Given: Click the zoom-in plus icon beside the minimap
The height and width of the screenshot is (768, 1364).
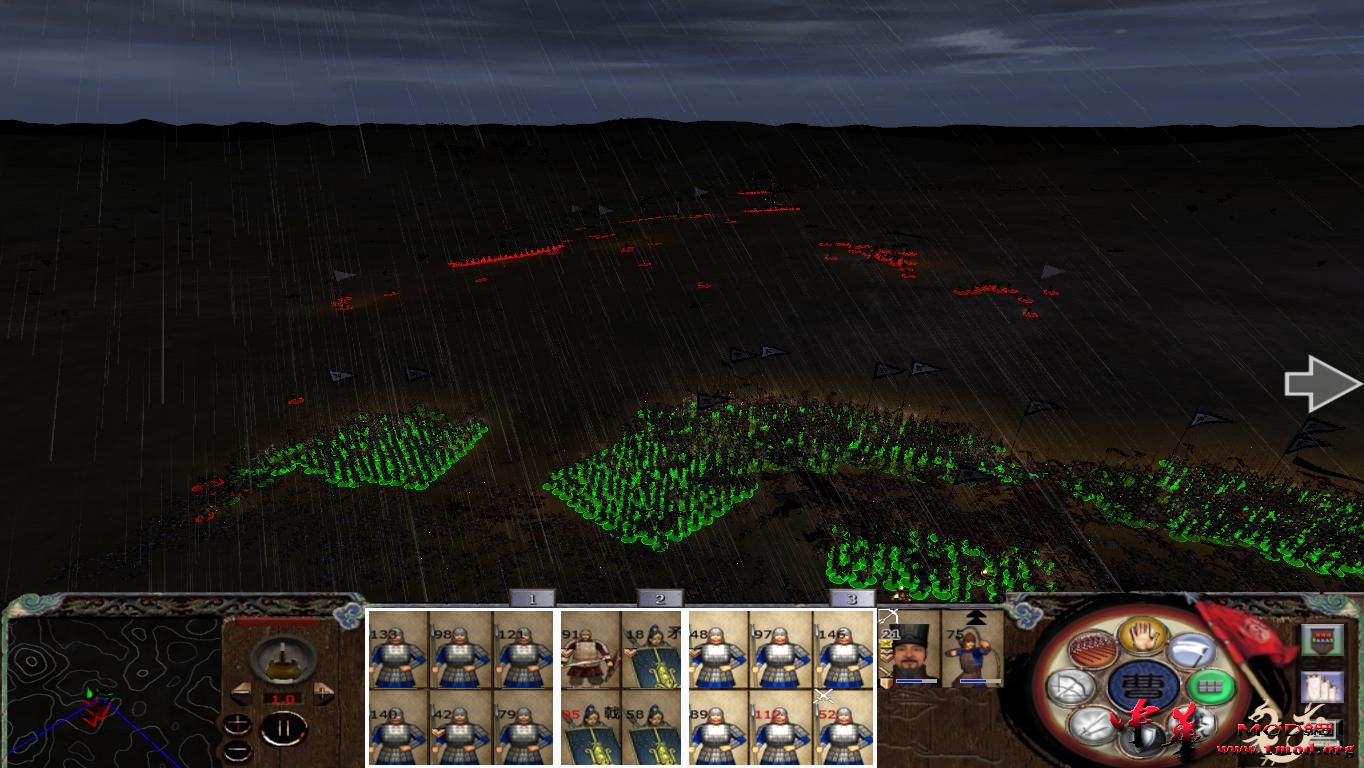Looking at the screenshot, I should point(237,723).
